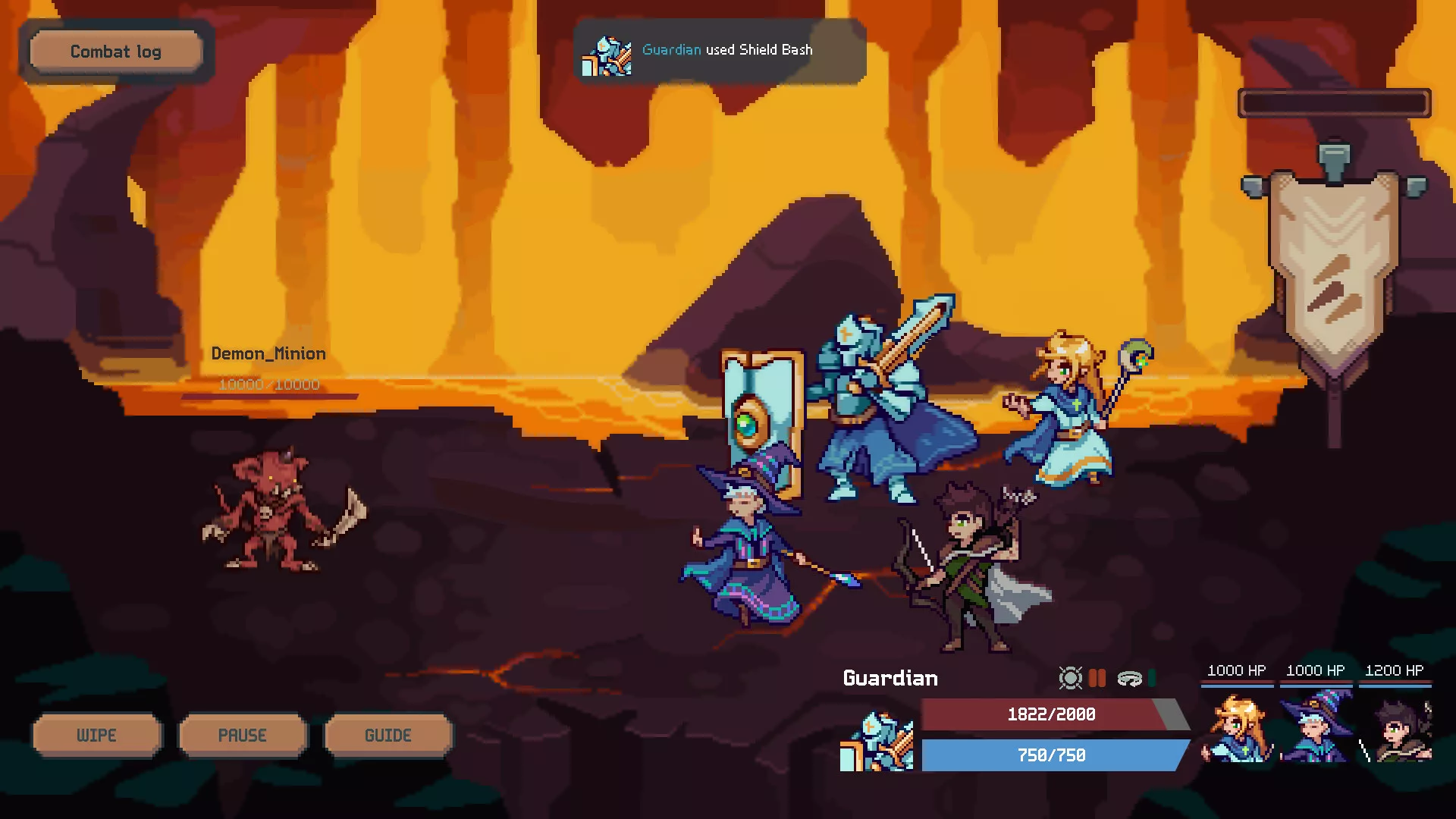Open the Combat log
Screen dimensions: 1456x819
[115, 52]
